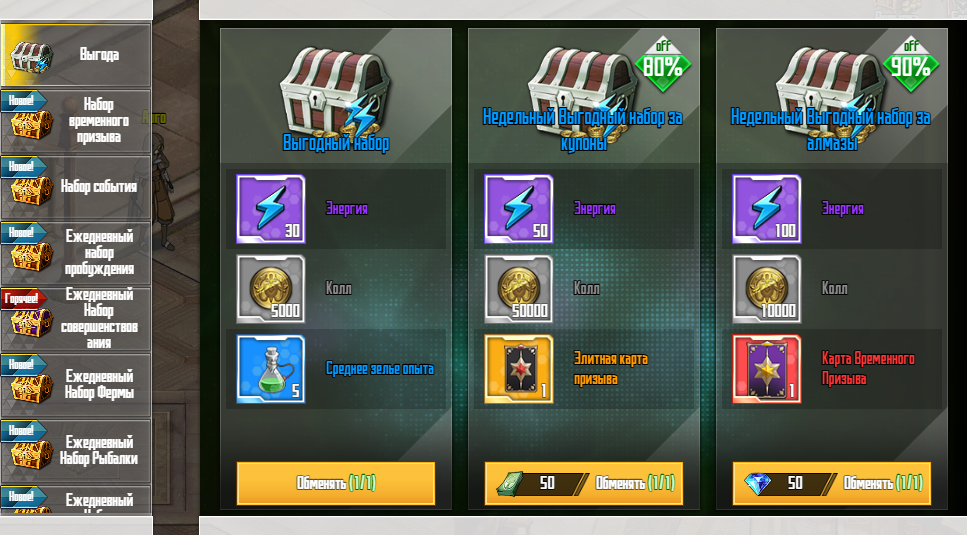Image resolution: width=967 pixels, height=535 pixels.
Task: Buy weekly bundle for 50 diamonds
Action: point(832,483)
